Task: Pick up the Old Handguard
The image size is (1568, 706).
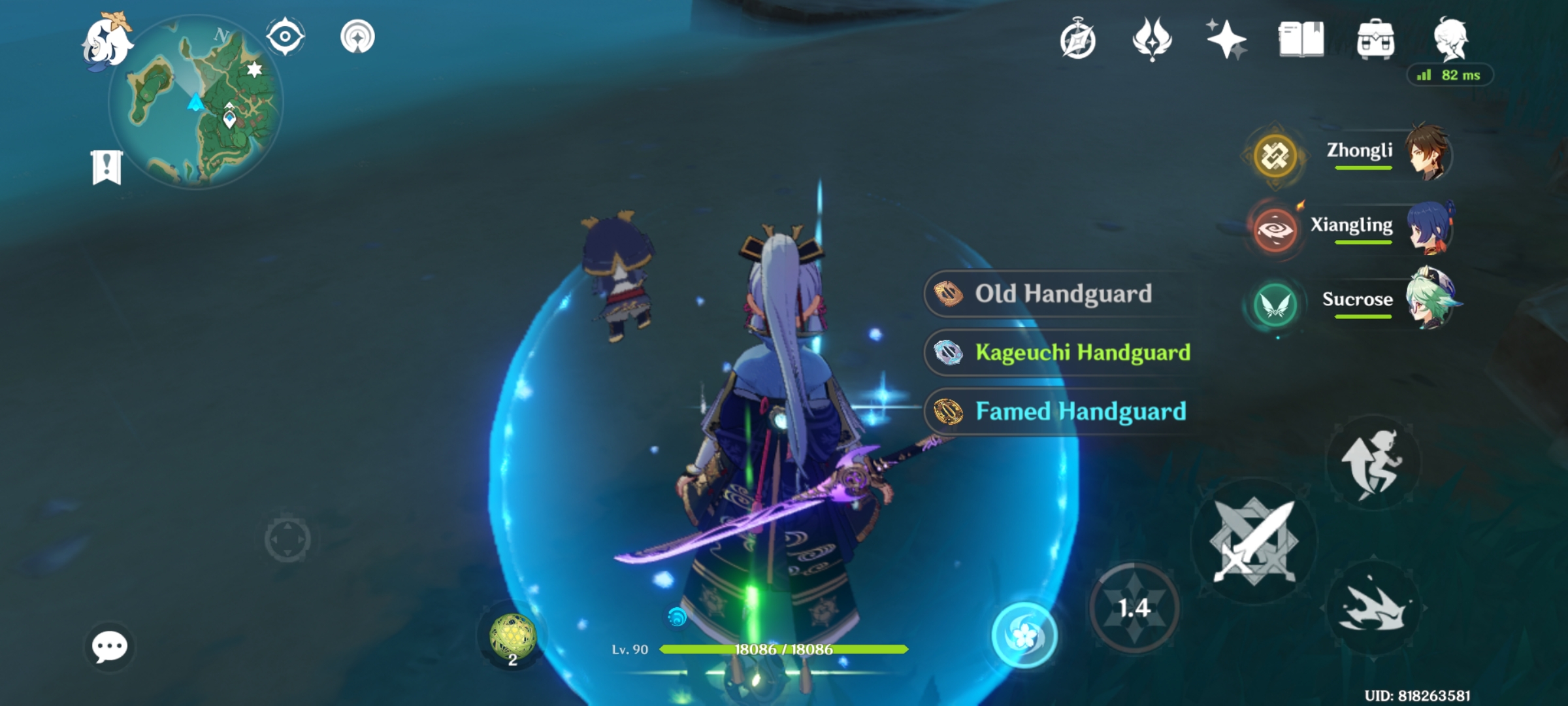Action: click(1062, 294)
